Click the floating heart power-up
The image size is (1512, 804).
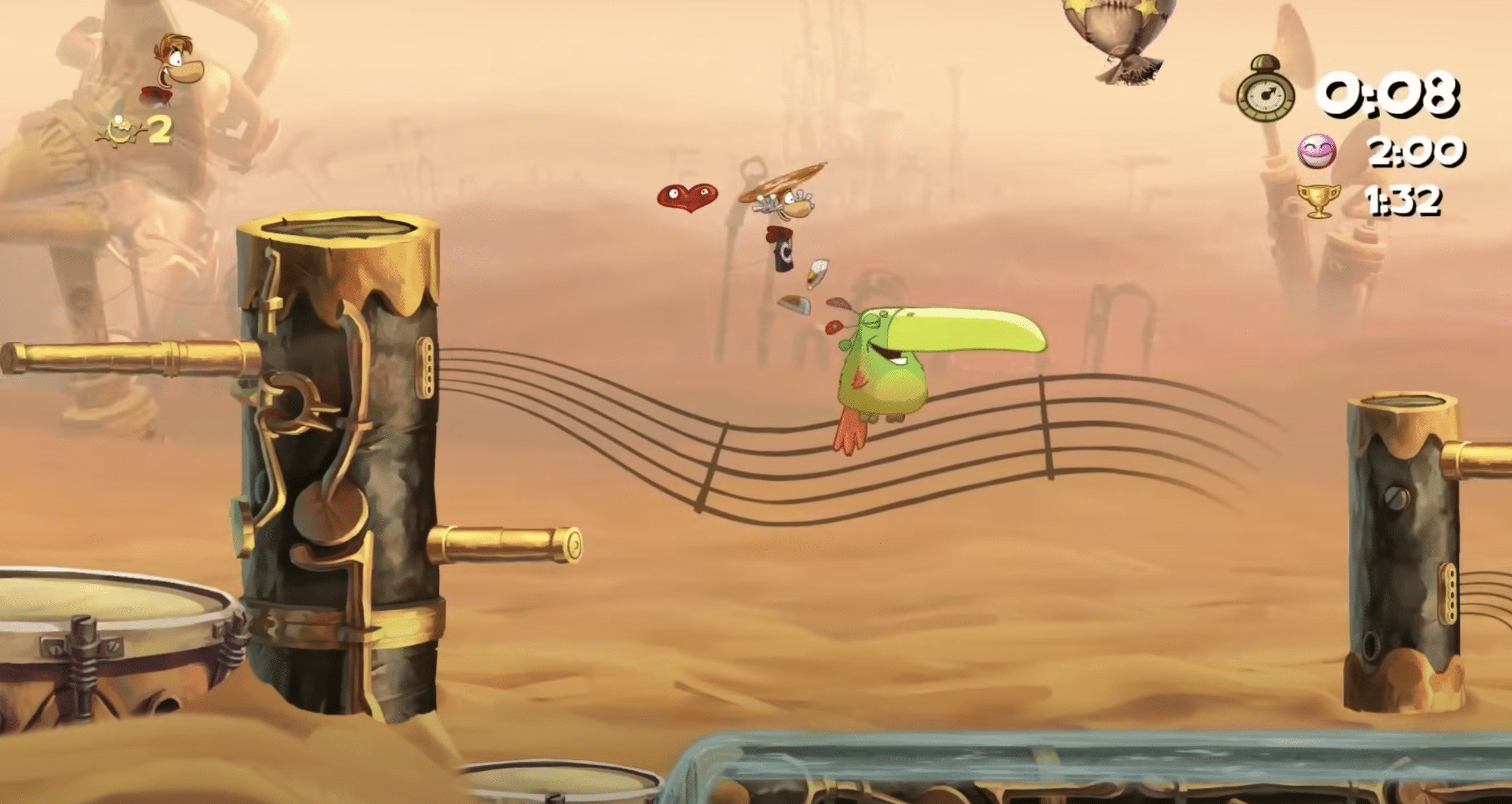click(x=689, y=198)
